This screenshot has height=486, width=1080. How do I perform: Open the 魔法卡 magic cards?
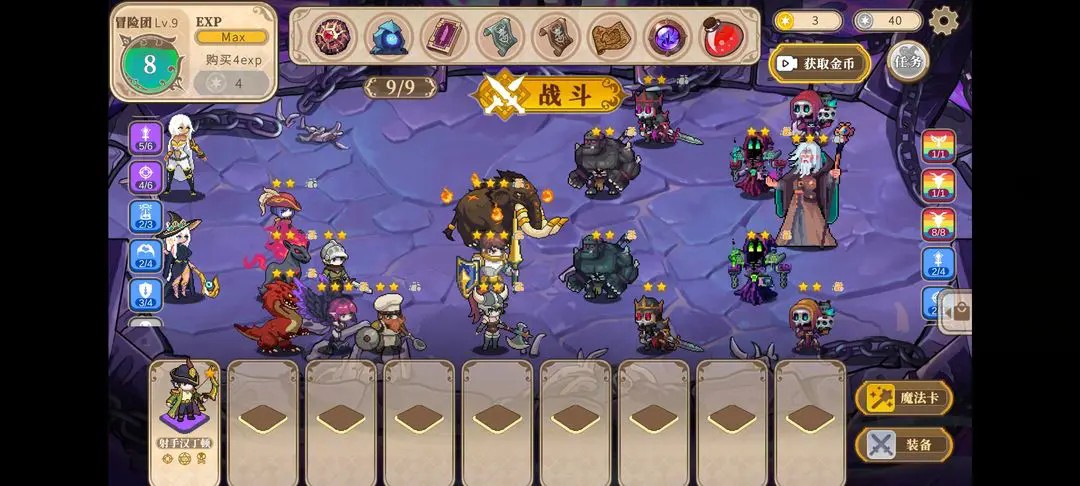[904, 398]
